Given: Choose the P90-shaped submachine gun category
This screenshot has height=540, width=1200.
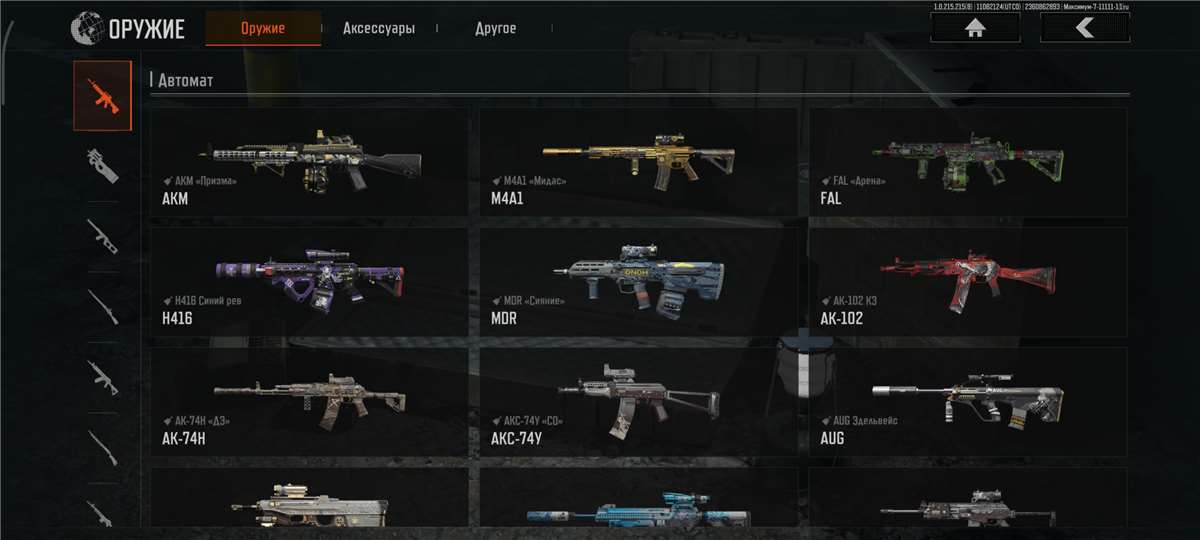Looking at the screenshot, I should tap(102, 166).
